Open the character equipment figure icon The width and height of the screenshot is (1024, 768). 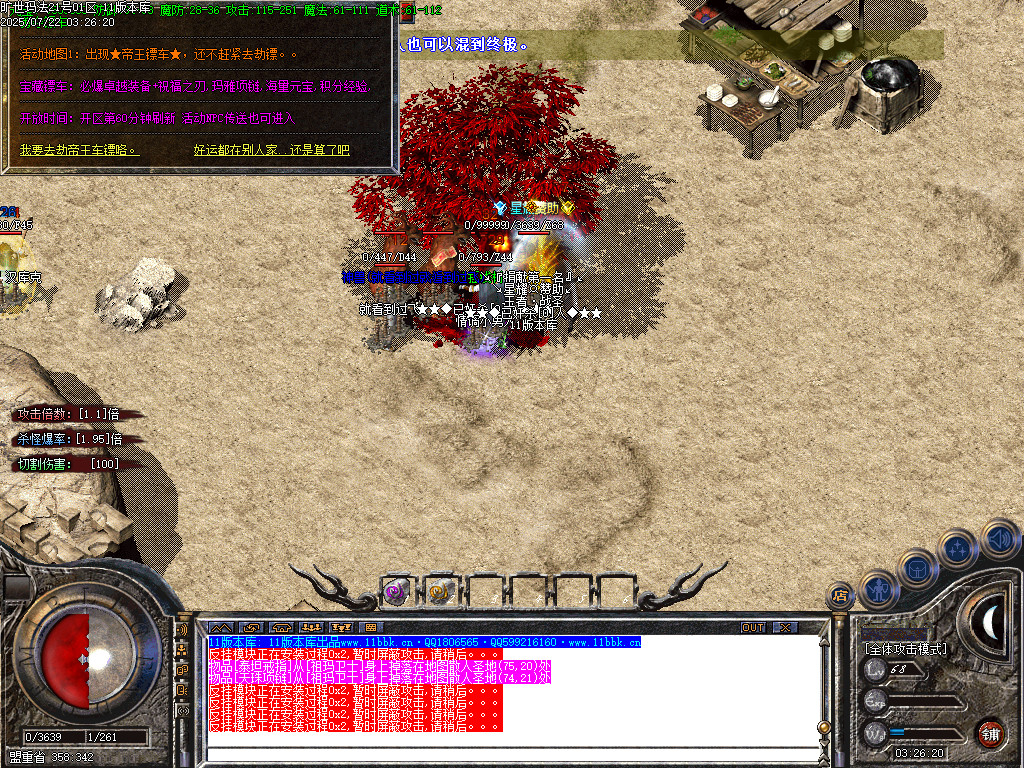(x=878, y=589)
